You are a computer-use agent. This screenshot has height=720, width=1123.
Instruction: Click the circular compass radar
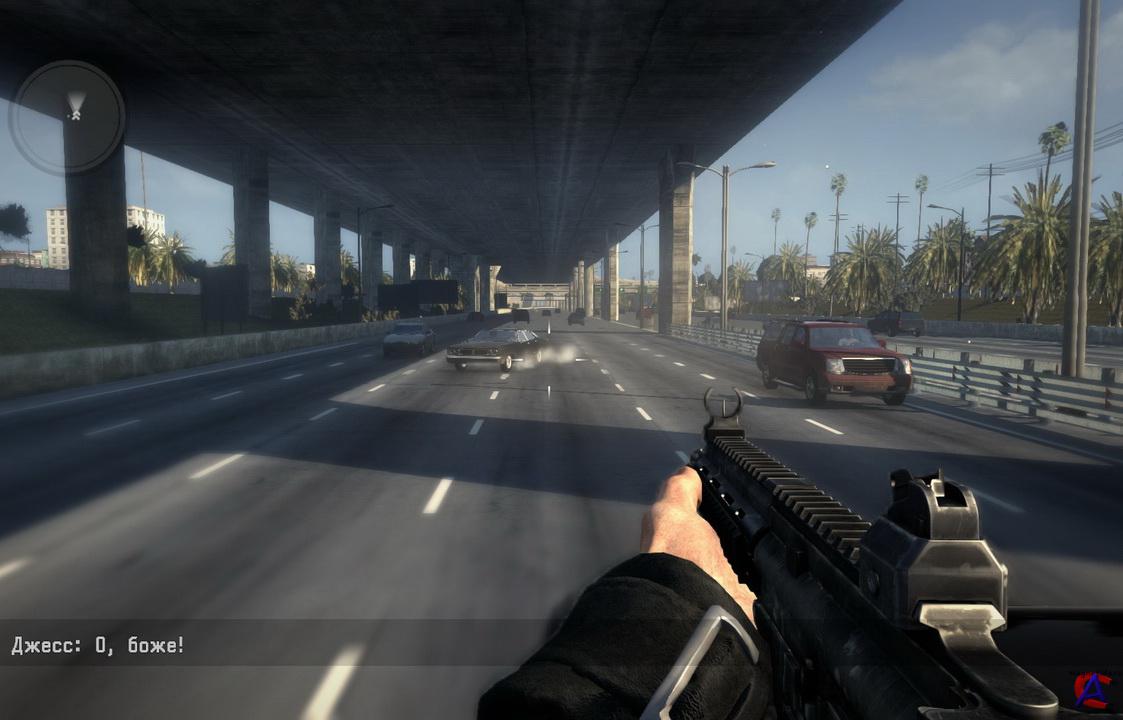[x=67, y=117]
